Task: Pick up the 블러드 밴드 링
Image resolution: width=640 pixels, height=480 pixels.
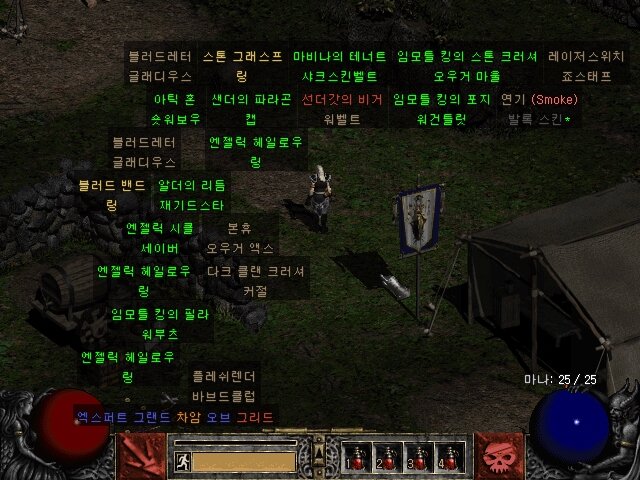Action: [111, 195]
